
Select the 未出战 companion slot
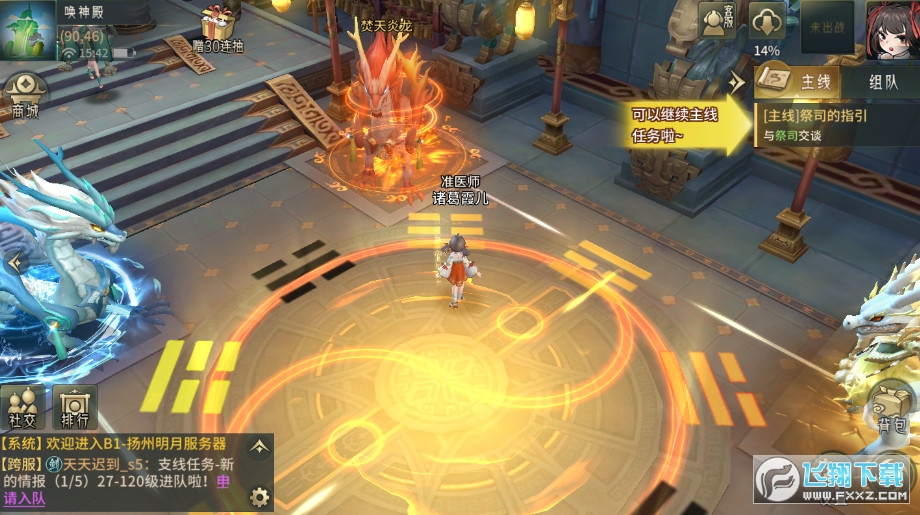(827, 26)
